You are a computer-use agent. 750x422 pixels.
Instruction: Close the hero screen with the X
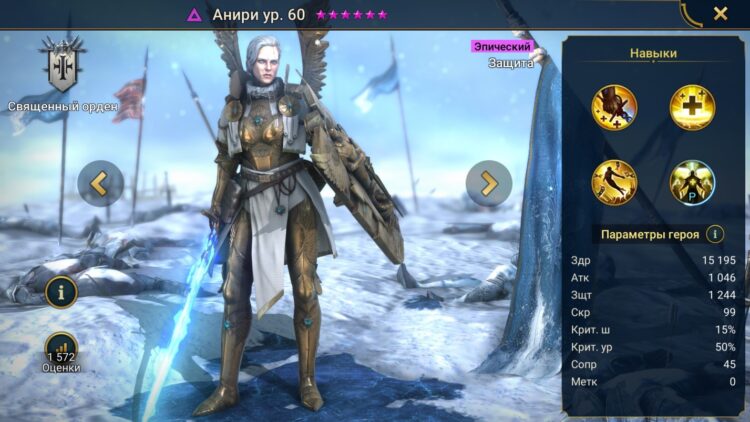click(x=720, y=14)
